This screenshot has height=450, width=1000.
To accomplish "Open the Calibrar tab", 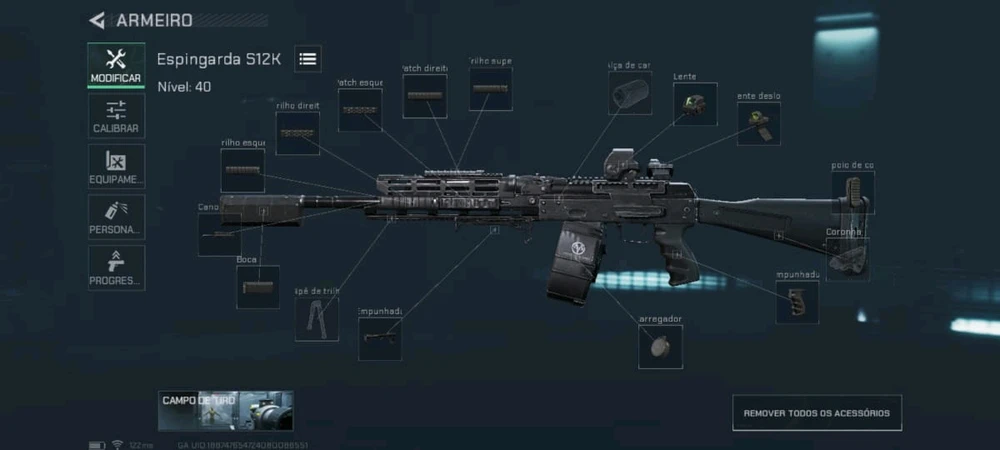I will [x=116, y=116].
